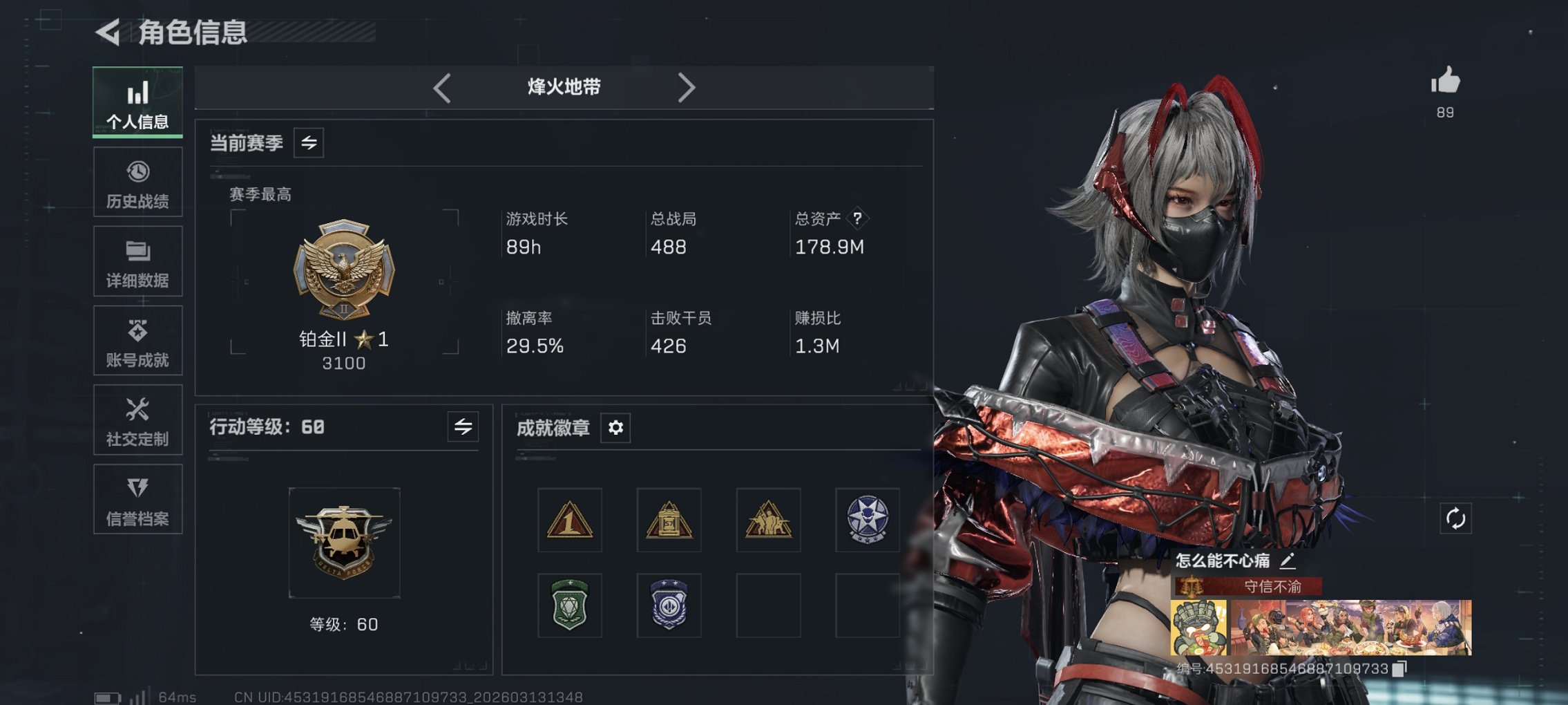
Task: View 账号成就 via its sidebar icon
Action: coord(137,340)
